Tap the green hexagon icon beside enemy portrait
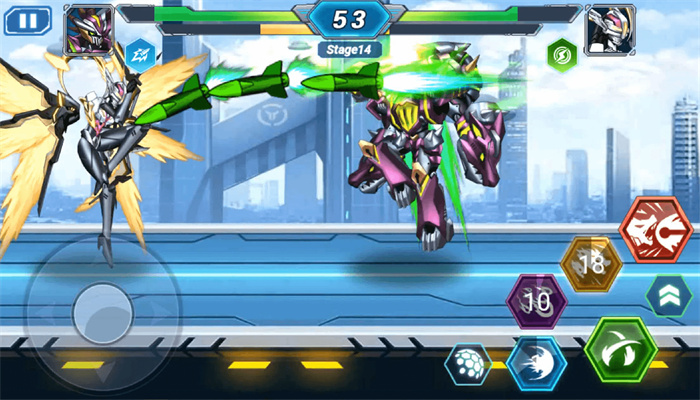Viewport: 700px width, 400px height. click(561, 53)
